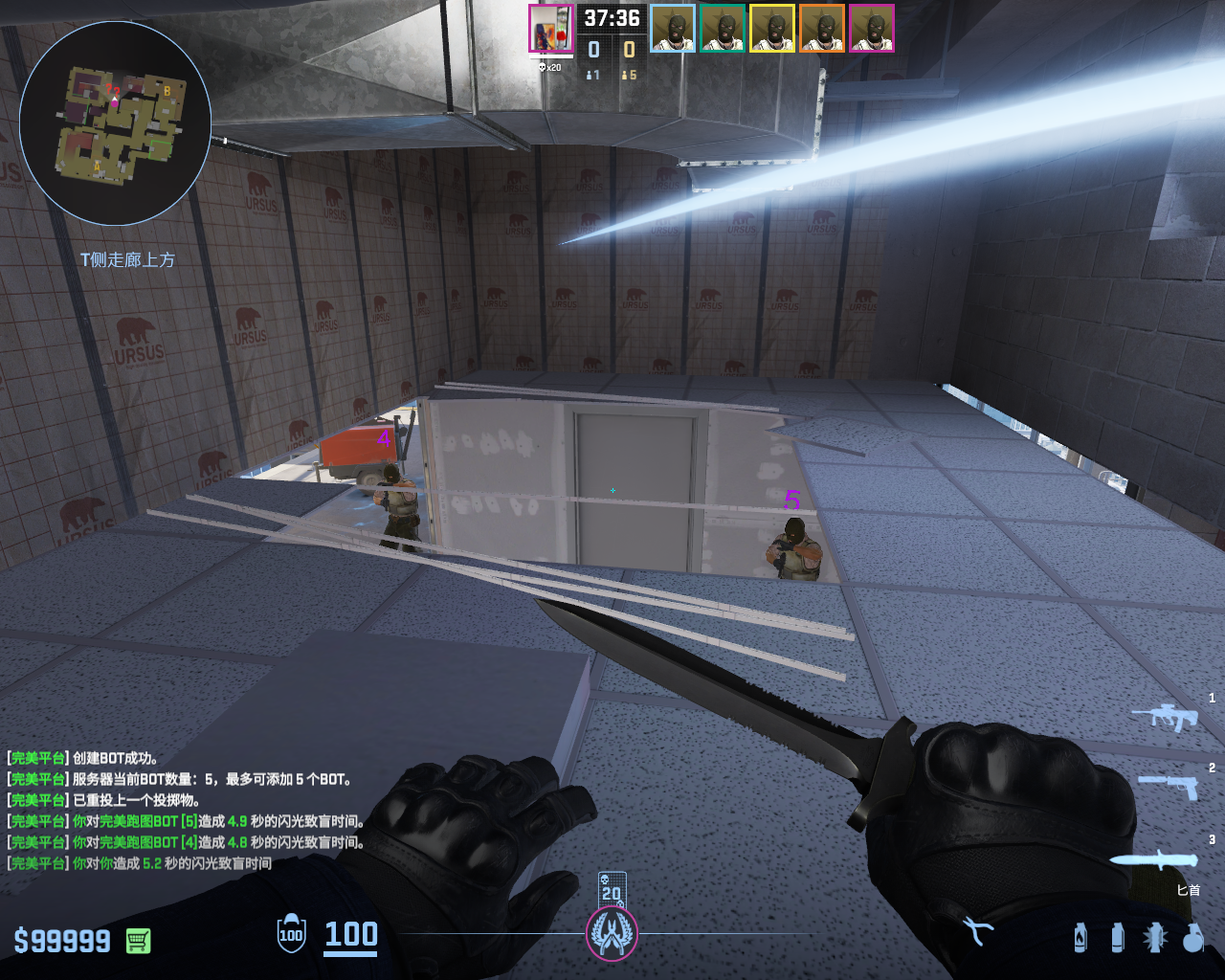
Task: Select the player avatar with painting picture
Action: (550, 29)
